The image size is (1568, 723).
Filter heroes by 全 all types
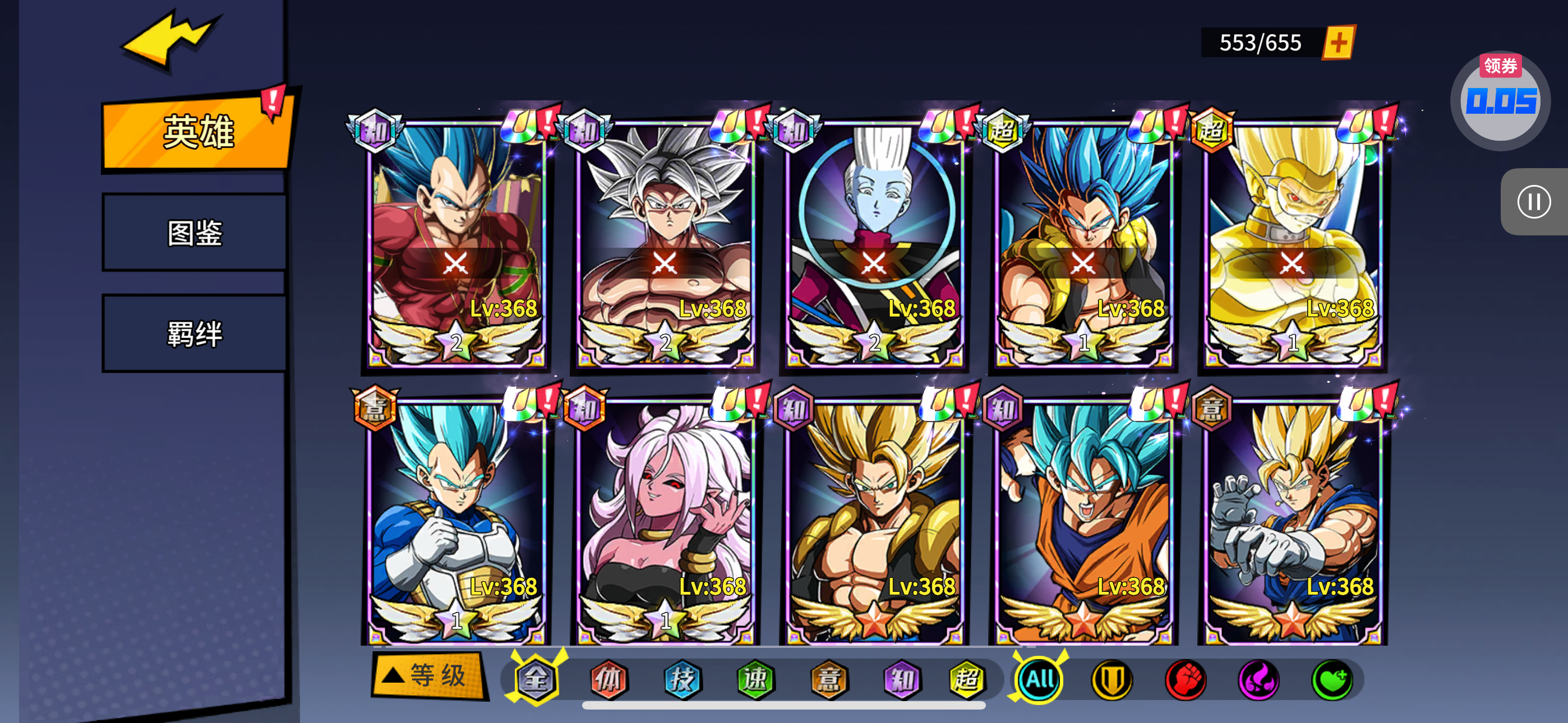pyautogui.click(x=536, y=679)
